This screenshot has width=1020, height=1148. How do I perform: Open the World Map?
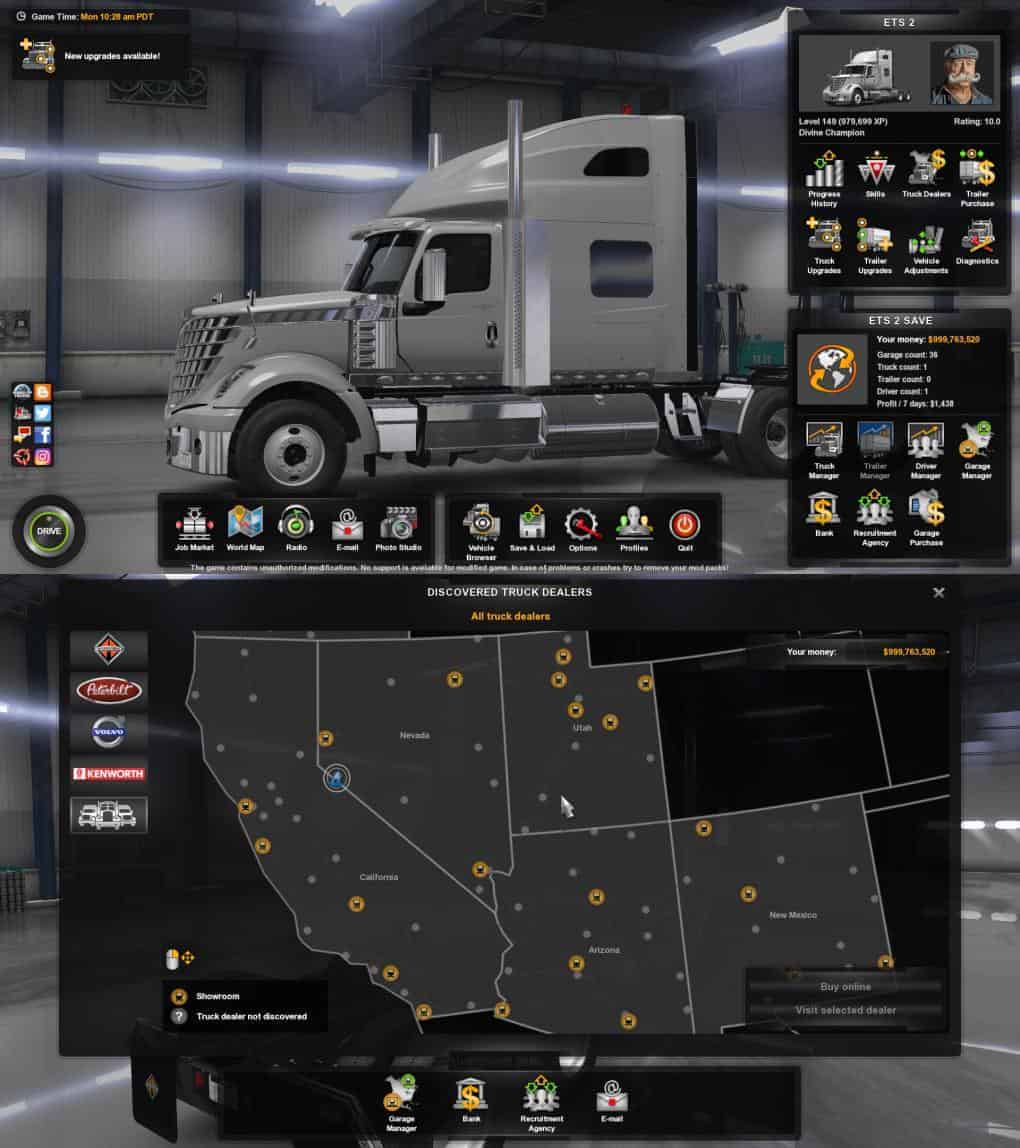(245, 526)
